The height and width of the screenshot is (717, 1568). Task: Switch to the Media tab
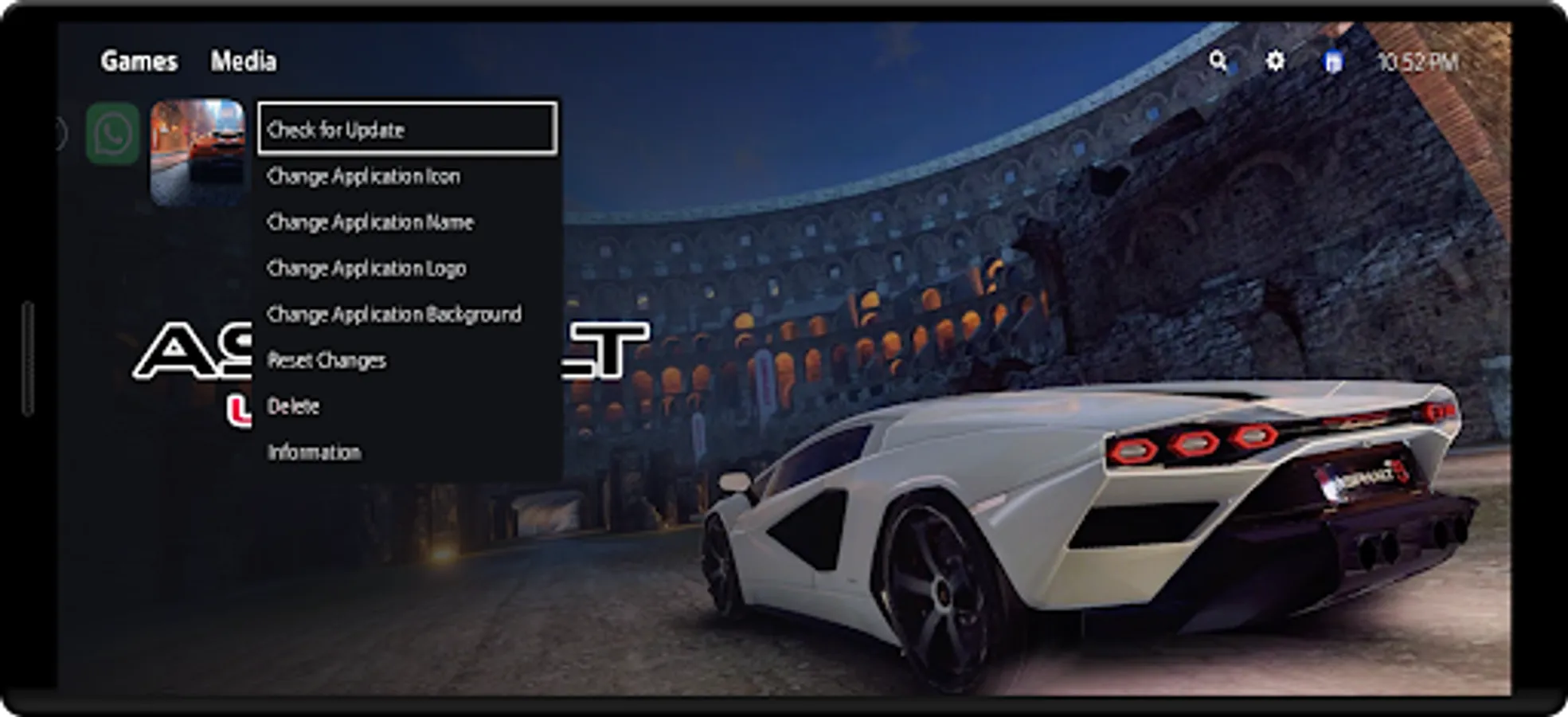(x=245, y=61)
